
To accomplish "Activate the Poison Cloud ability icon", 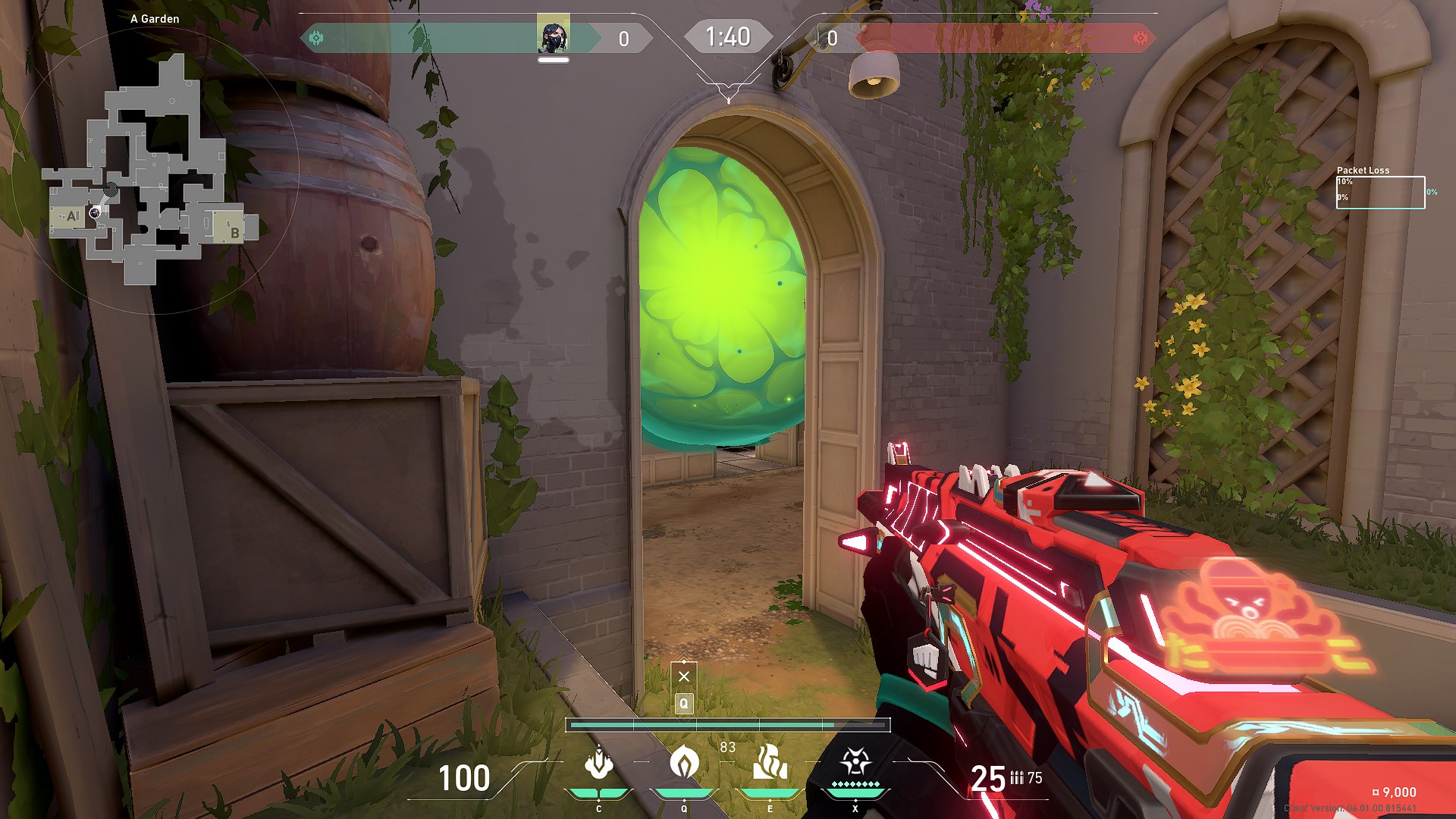I will coord(684,763).
